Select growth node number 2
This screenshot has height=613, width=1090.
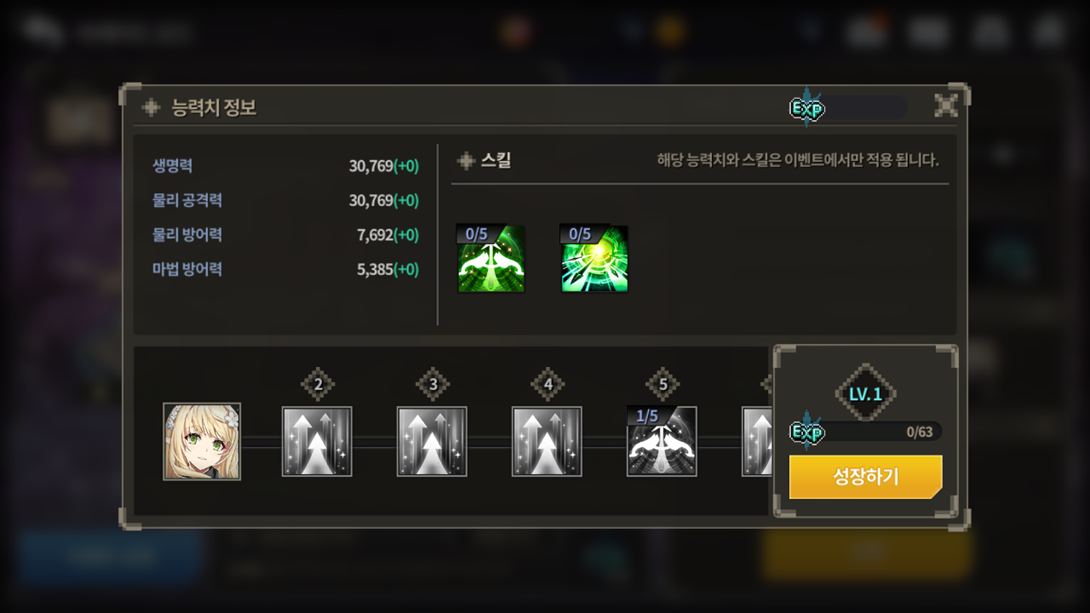point(317,442)
